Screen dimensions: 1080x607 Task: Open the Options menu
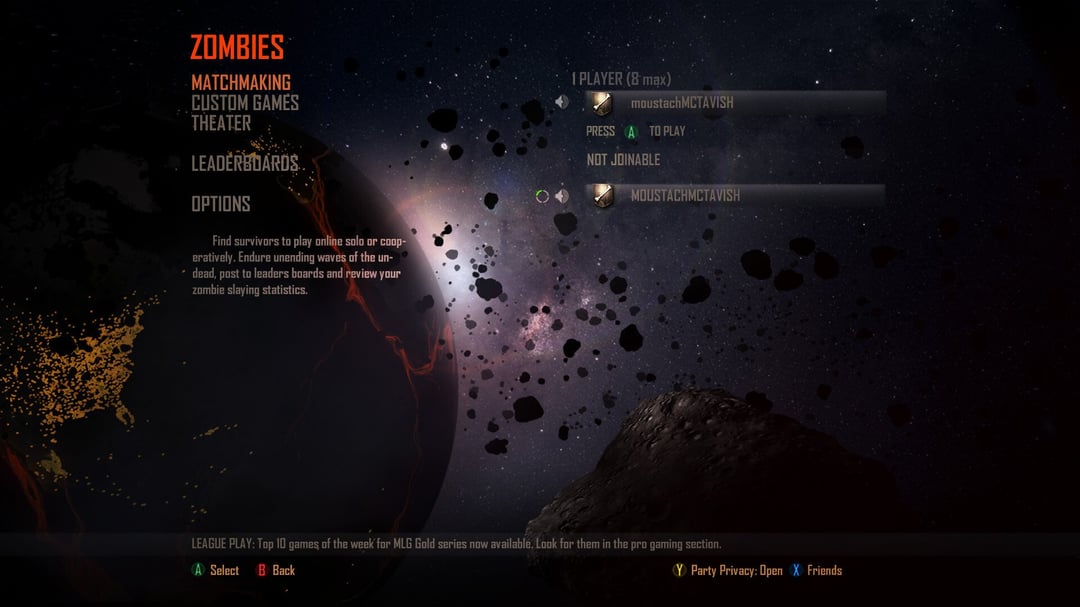click(x=221, y=204)
